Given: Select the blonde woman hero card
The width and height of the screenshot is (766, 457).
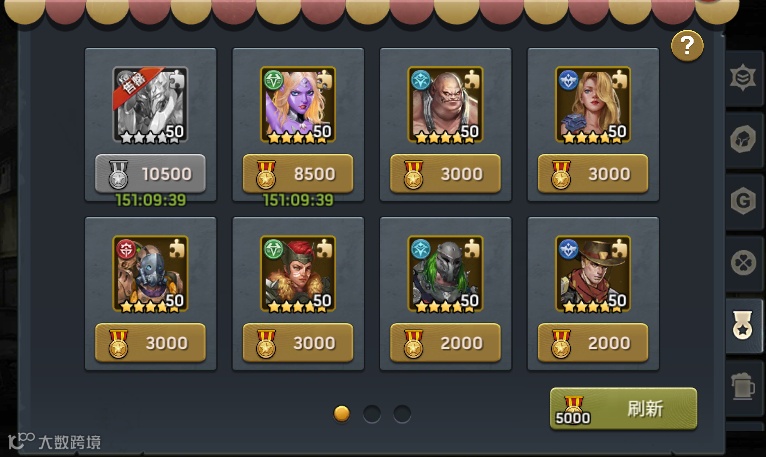Looking at the screenshot, I should coord(593,104).
